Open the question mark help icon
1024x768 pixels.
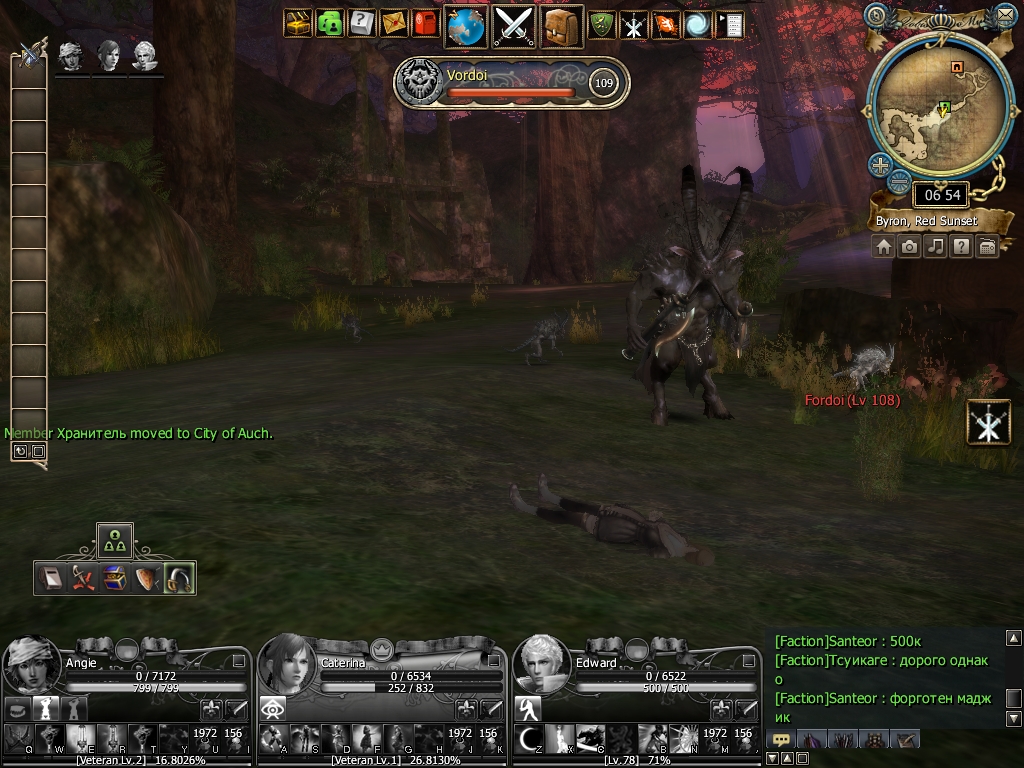(361, 24)
